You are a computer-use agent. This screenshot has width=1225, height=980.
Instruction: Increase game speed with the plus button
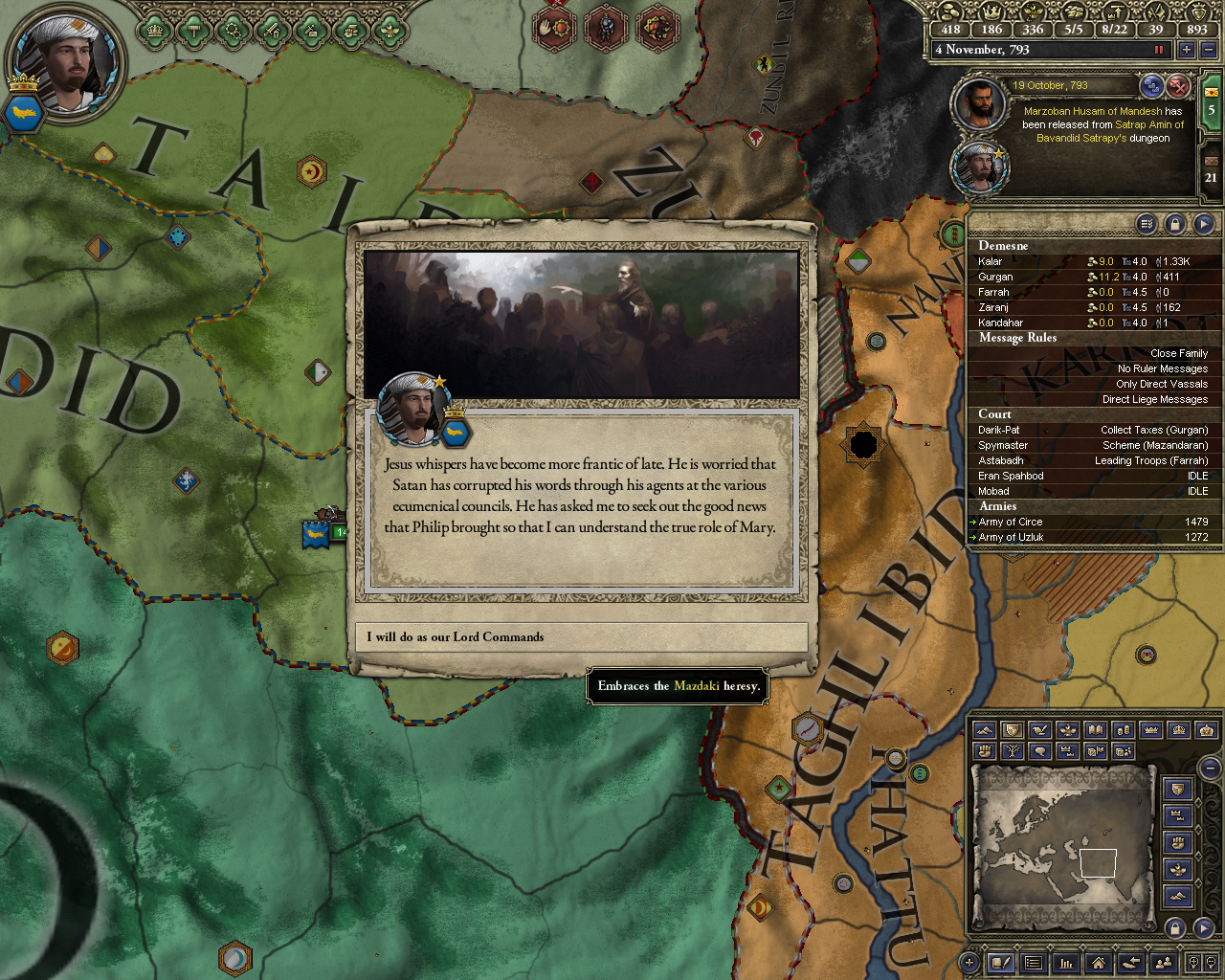point(1187,50)
